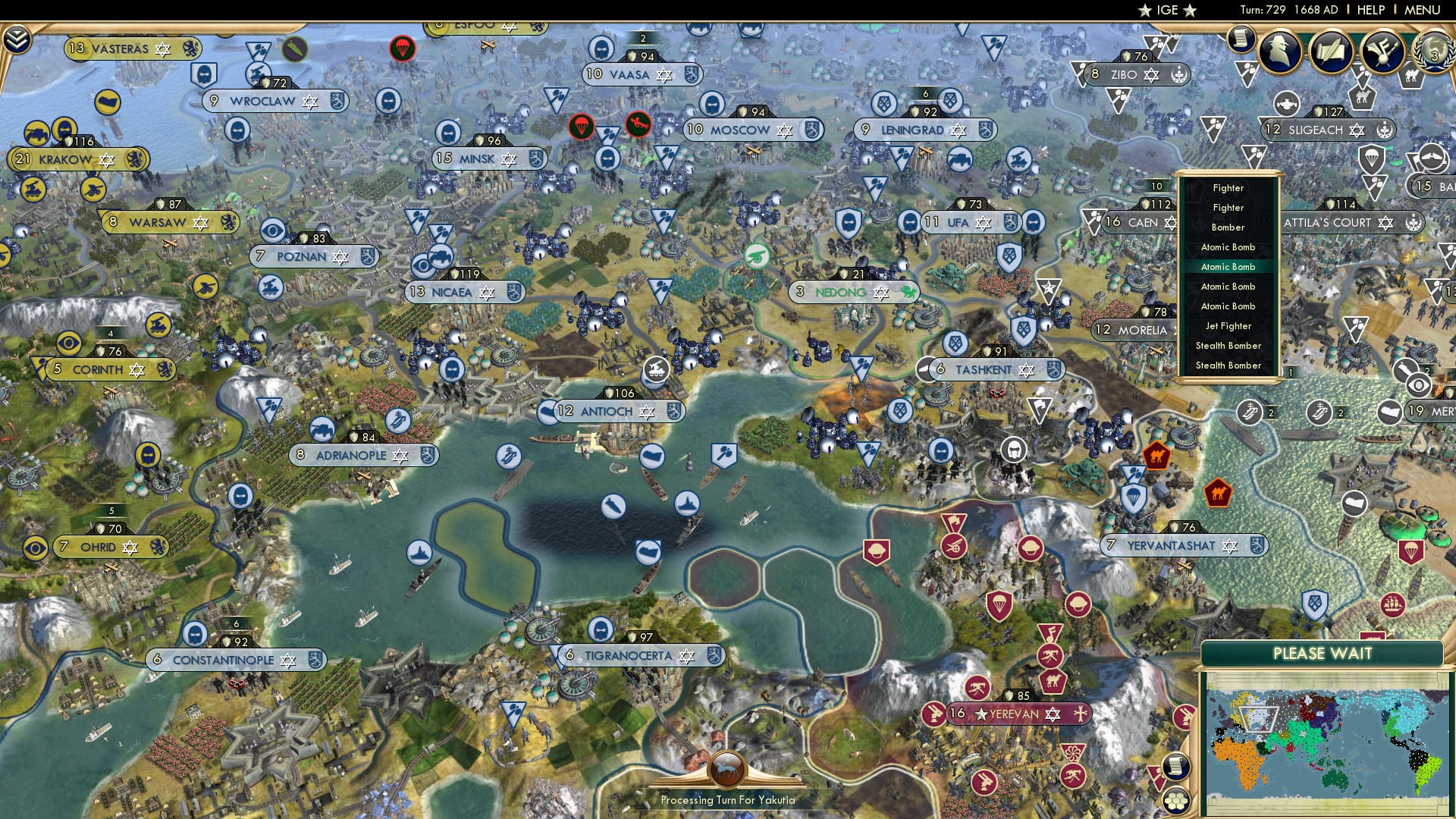Open the Social Policies scroll-and-quill icon

[1331, 51]
